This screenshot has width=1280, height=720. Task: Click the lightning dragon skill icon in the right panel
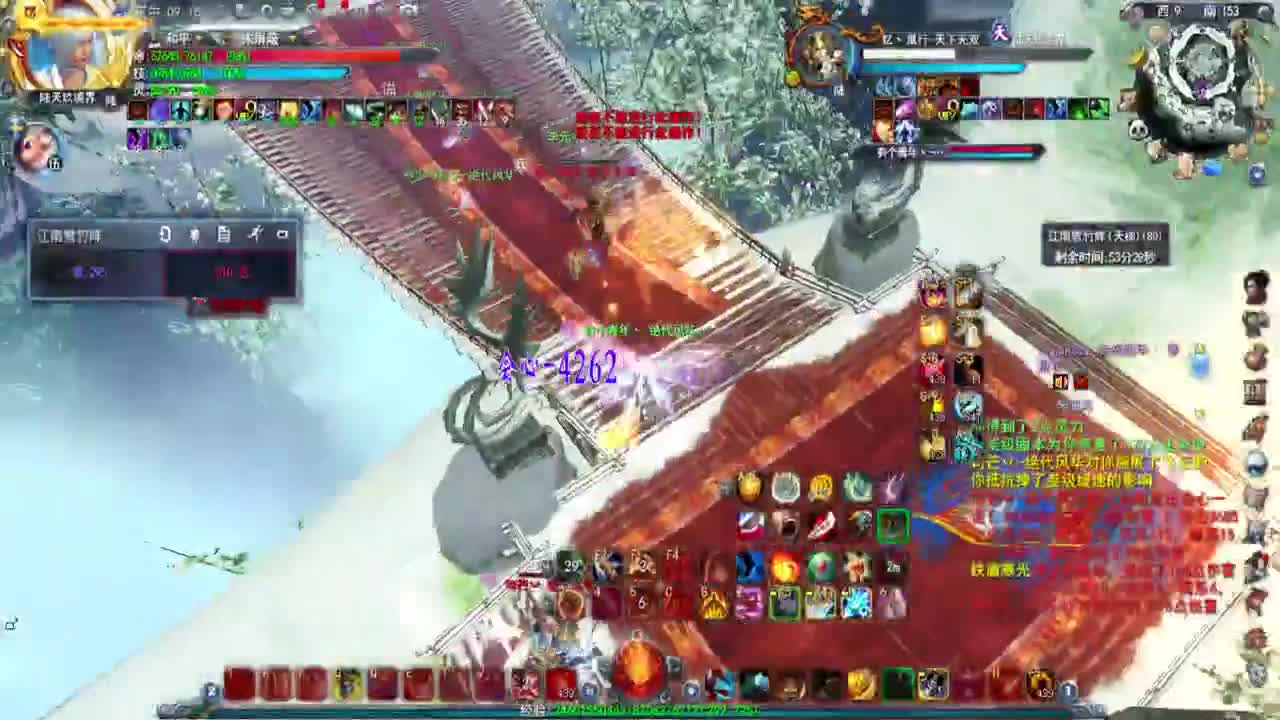[968, 405]
